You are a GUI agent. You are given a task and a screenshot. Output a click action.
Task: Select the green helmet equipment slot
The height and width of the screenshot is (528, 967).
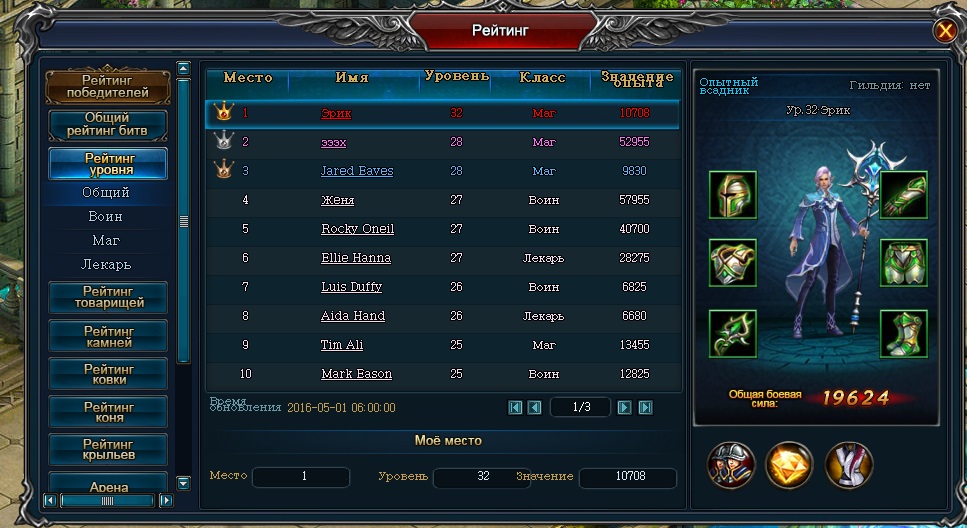point(732,195)
